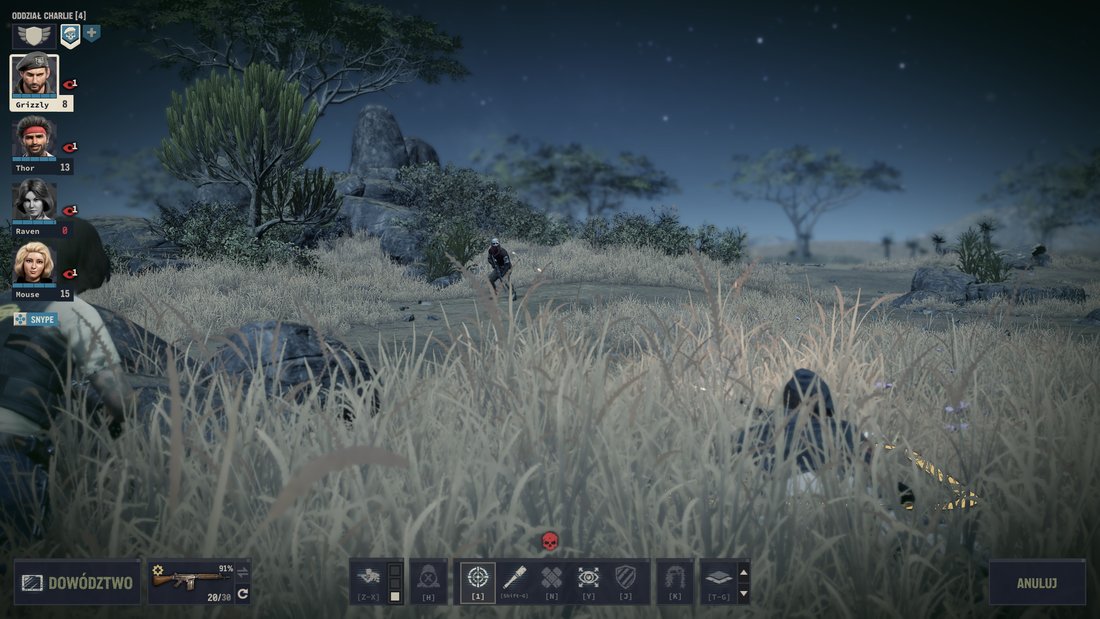
Task: Use the grenade throw action
Action: (515, 578)
